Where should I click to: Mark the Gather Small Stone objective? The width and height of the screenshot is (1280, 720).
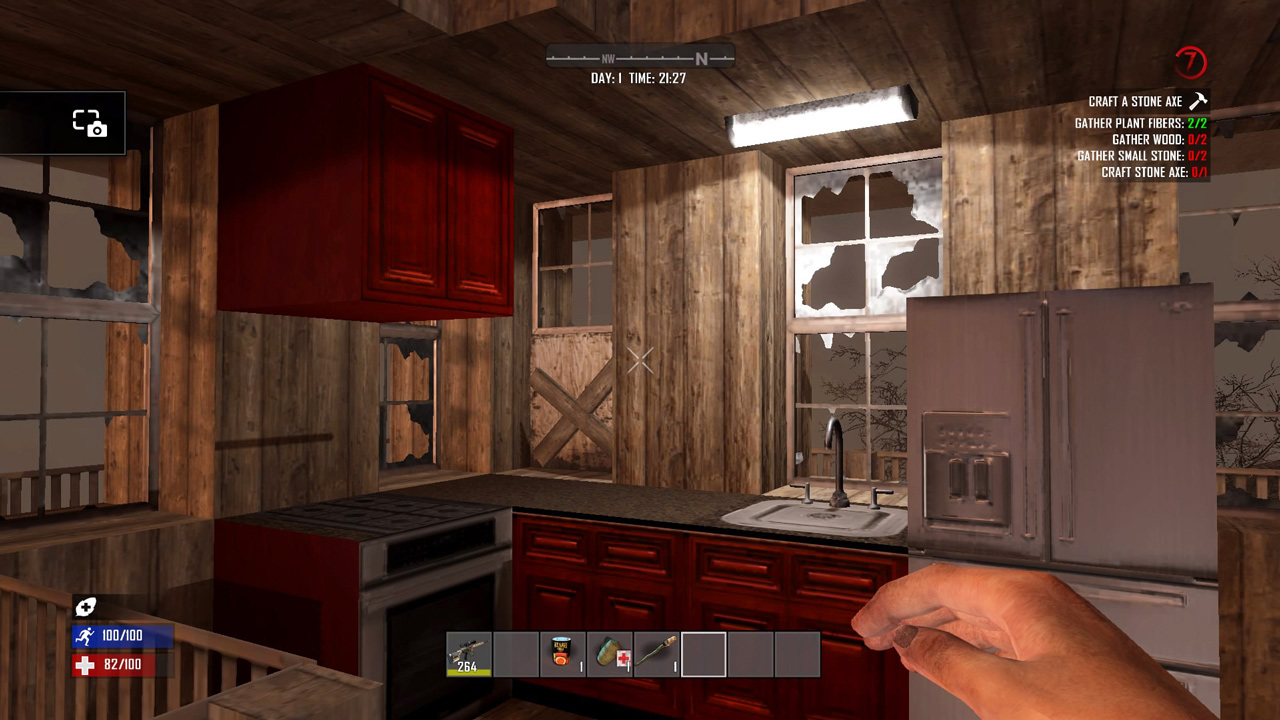tap(1138, 155)
